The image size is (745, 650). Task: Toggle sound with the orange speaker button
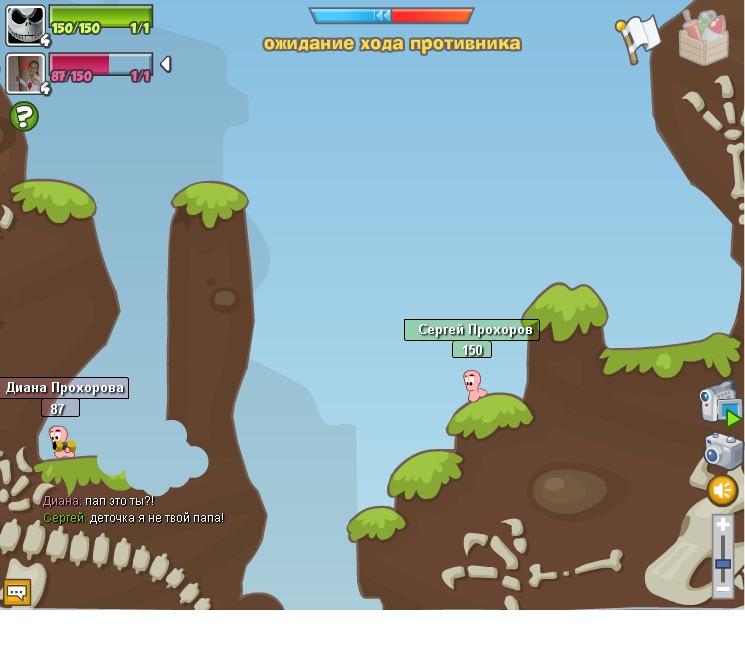pyautogui.click(x=722, y=490)
